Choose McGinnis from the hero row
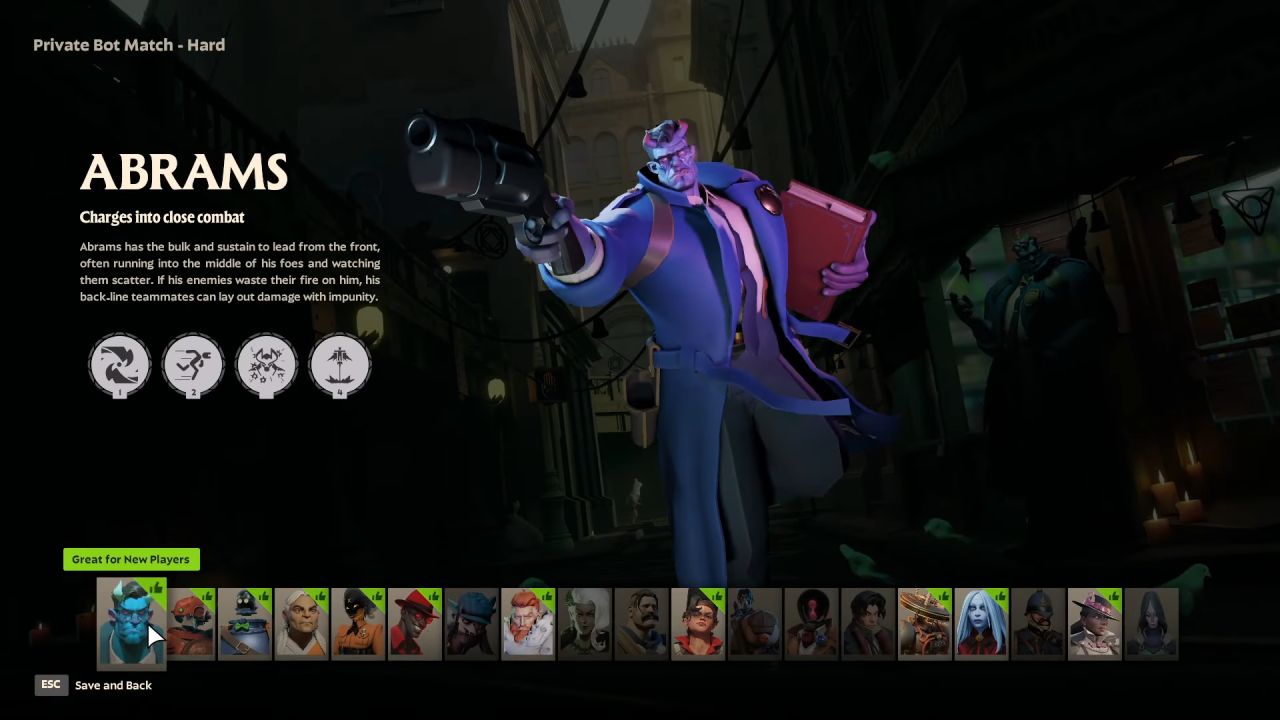Image resolution: width=1280 pixels, height=720 pixels. (698, 623)
